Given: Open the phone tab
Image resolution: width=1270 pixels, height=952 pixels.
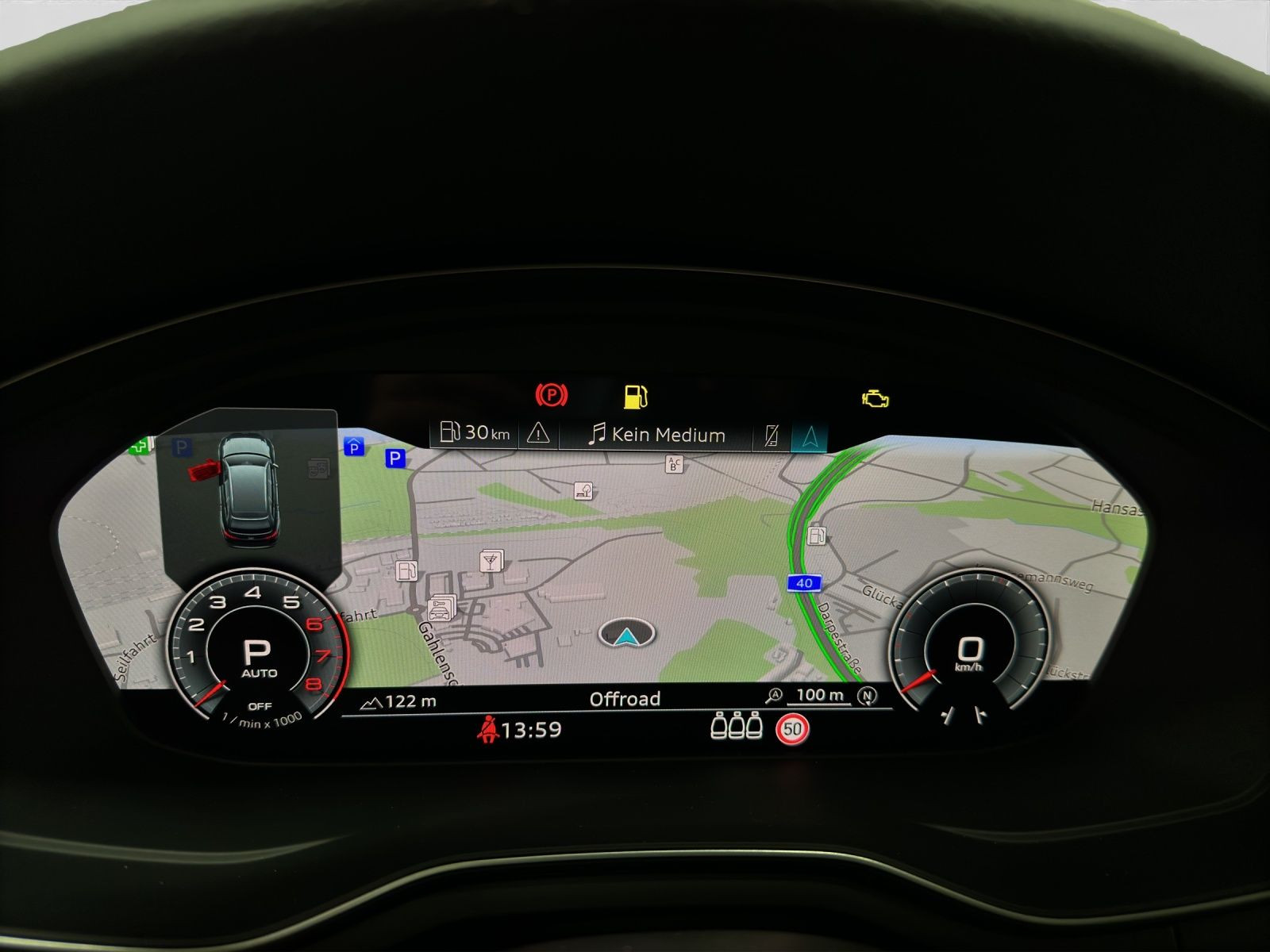Looking at the screenshot, I should [x=771, y=436].
